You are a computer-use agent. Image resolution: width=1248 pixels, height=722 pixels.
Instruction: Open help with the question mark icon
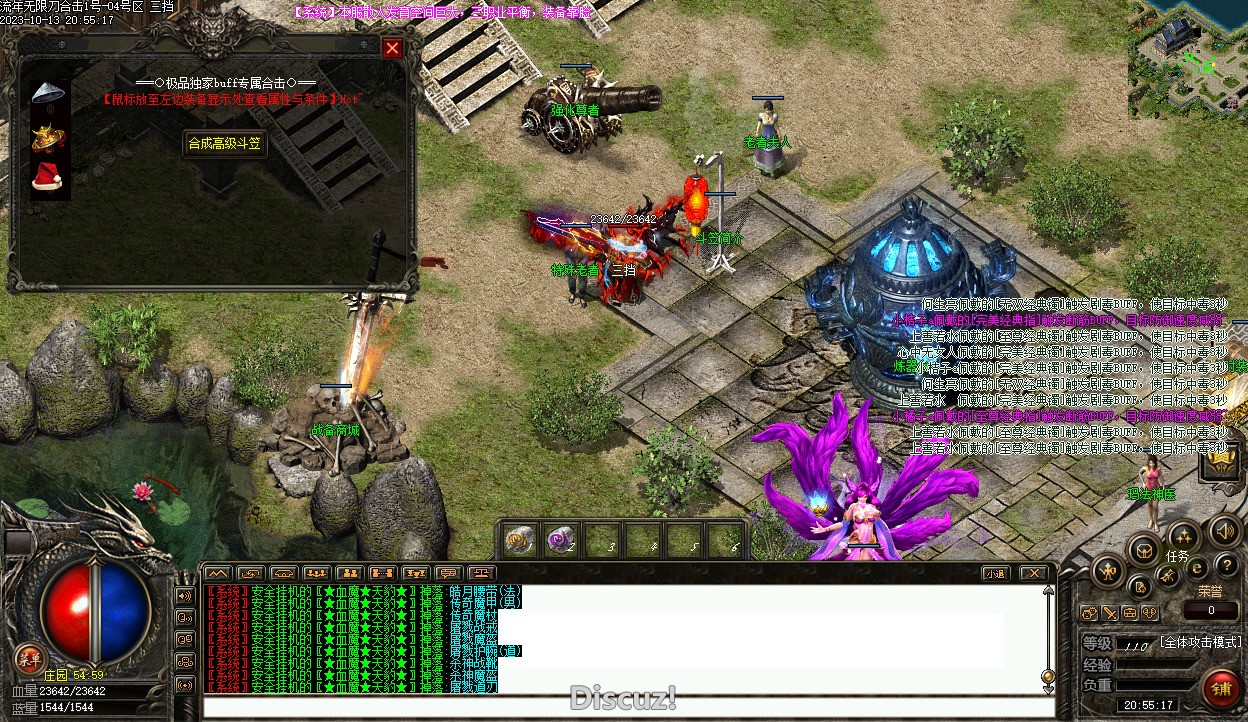tap(1226, 566)
